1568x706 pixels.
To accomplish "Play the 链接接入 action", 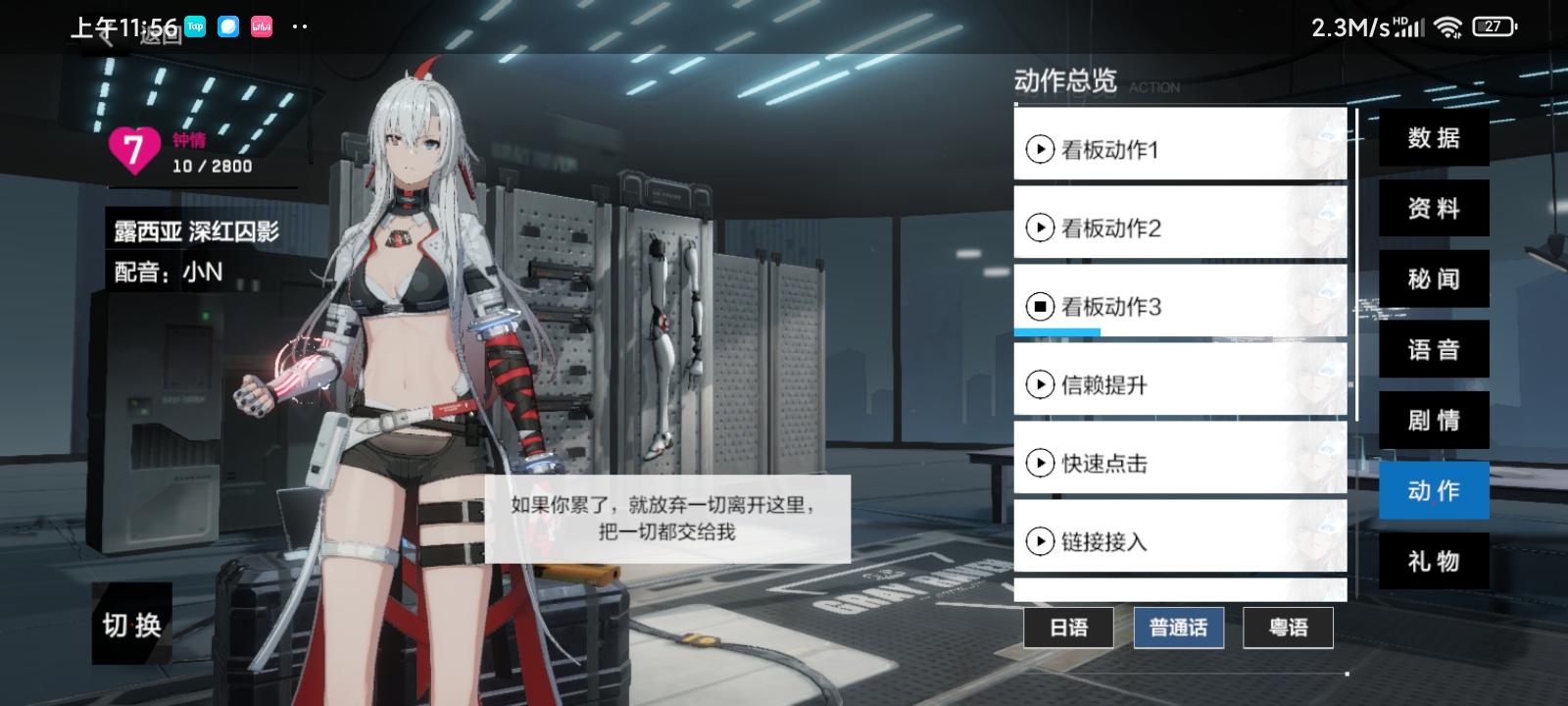I will [x=1039, y=540].
